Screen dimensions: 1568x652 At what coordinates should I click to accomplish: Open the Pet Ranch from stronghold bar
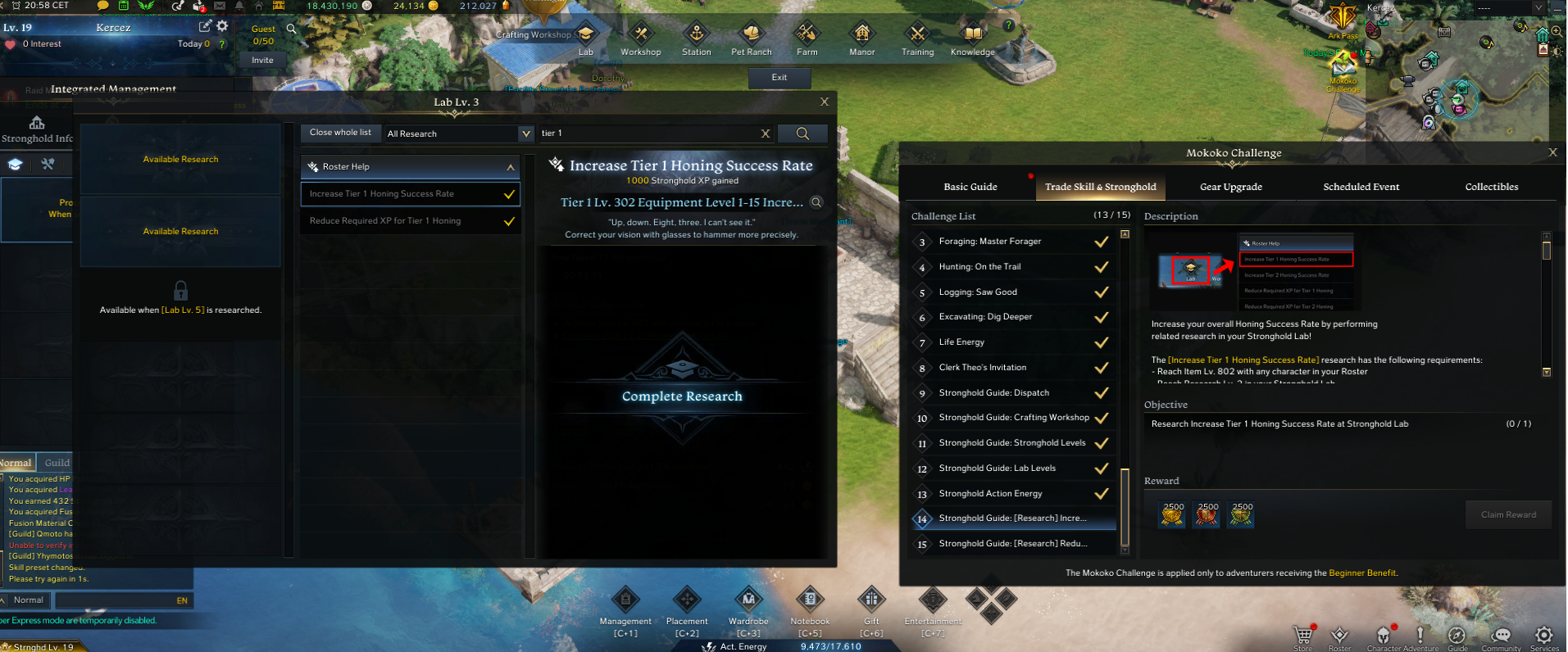[752, 39]
